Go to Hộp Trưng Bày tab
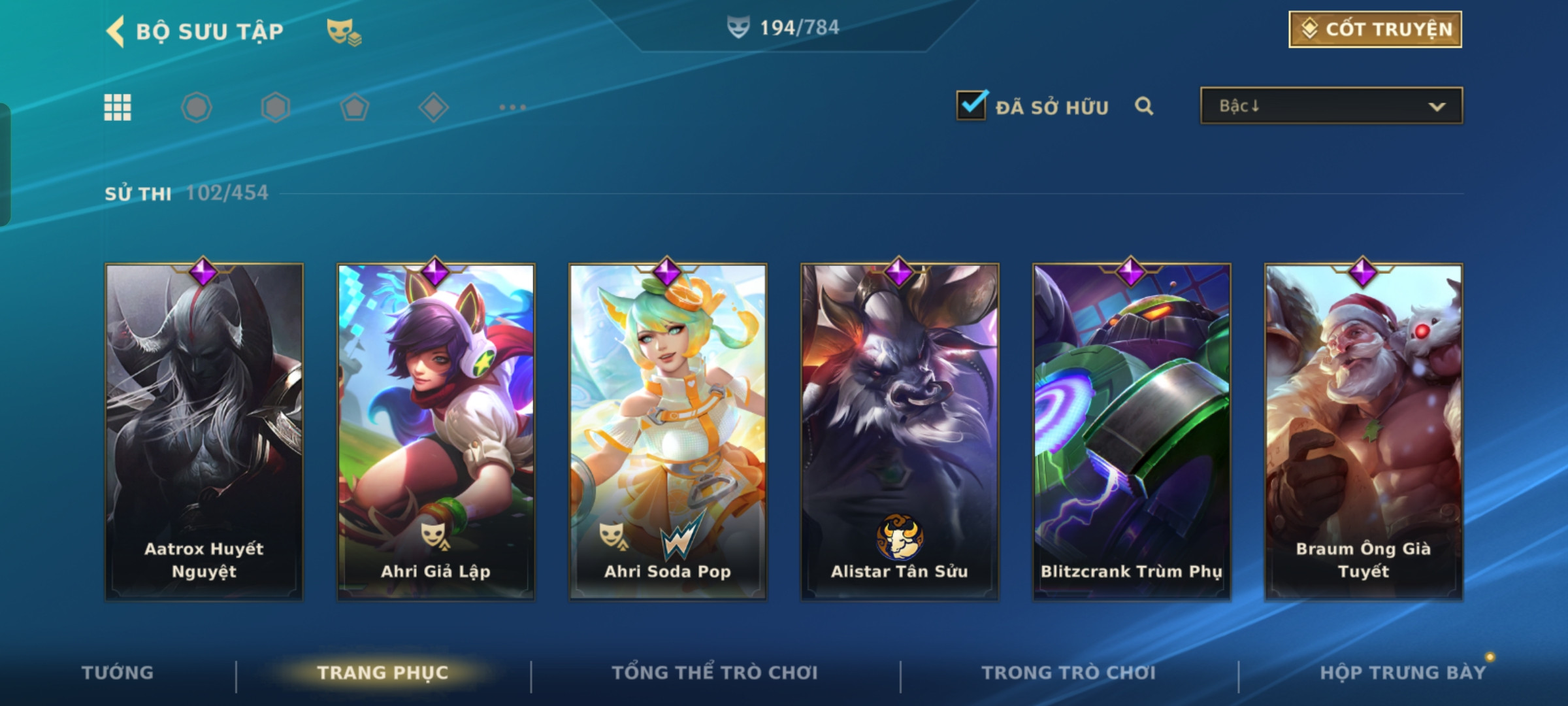The height and width of the screenshot is (706, 1568). pos(1403,673)
